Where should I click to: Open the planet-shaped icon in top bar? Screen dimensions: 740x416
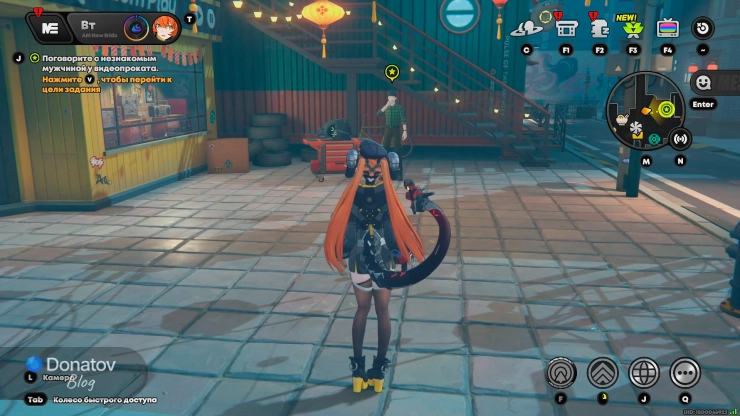[526, 28]
